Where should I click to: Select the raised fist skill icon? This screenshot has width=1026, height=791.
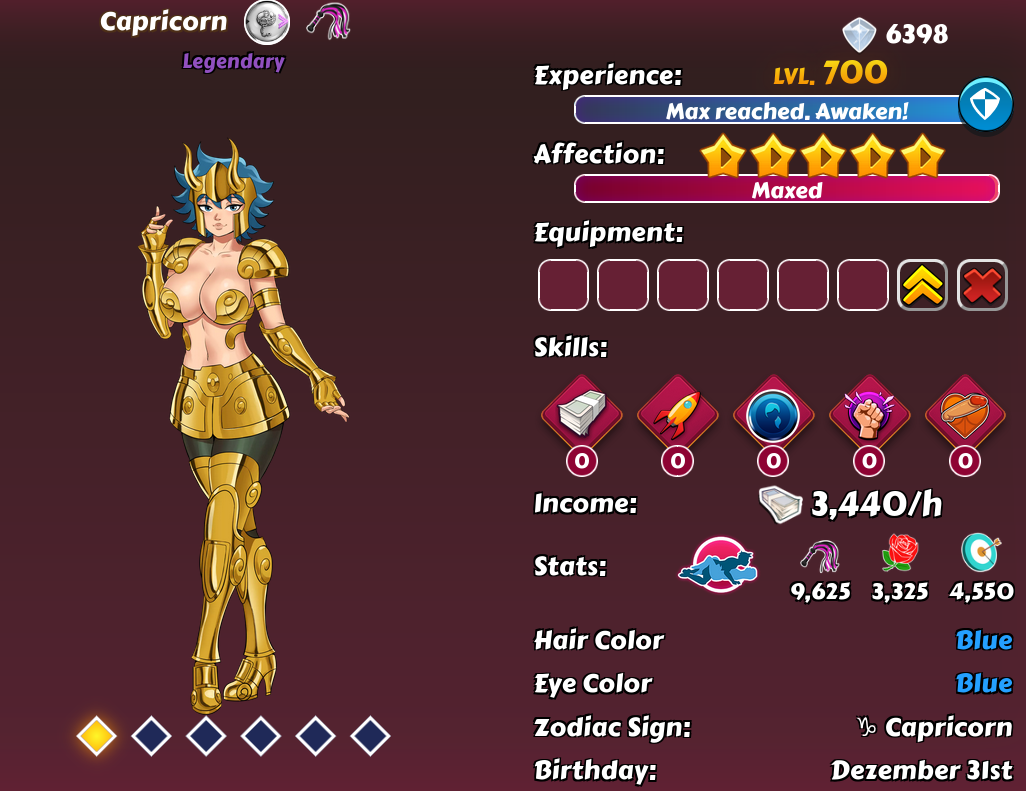pyautogui.click(x=869, y=414)
